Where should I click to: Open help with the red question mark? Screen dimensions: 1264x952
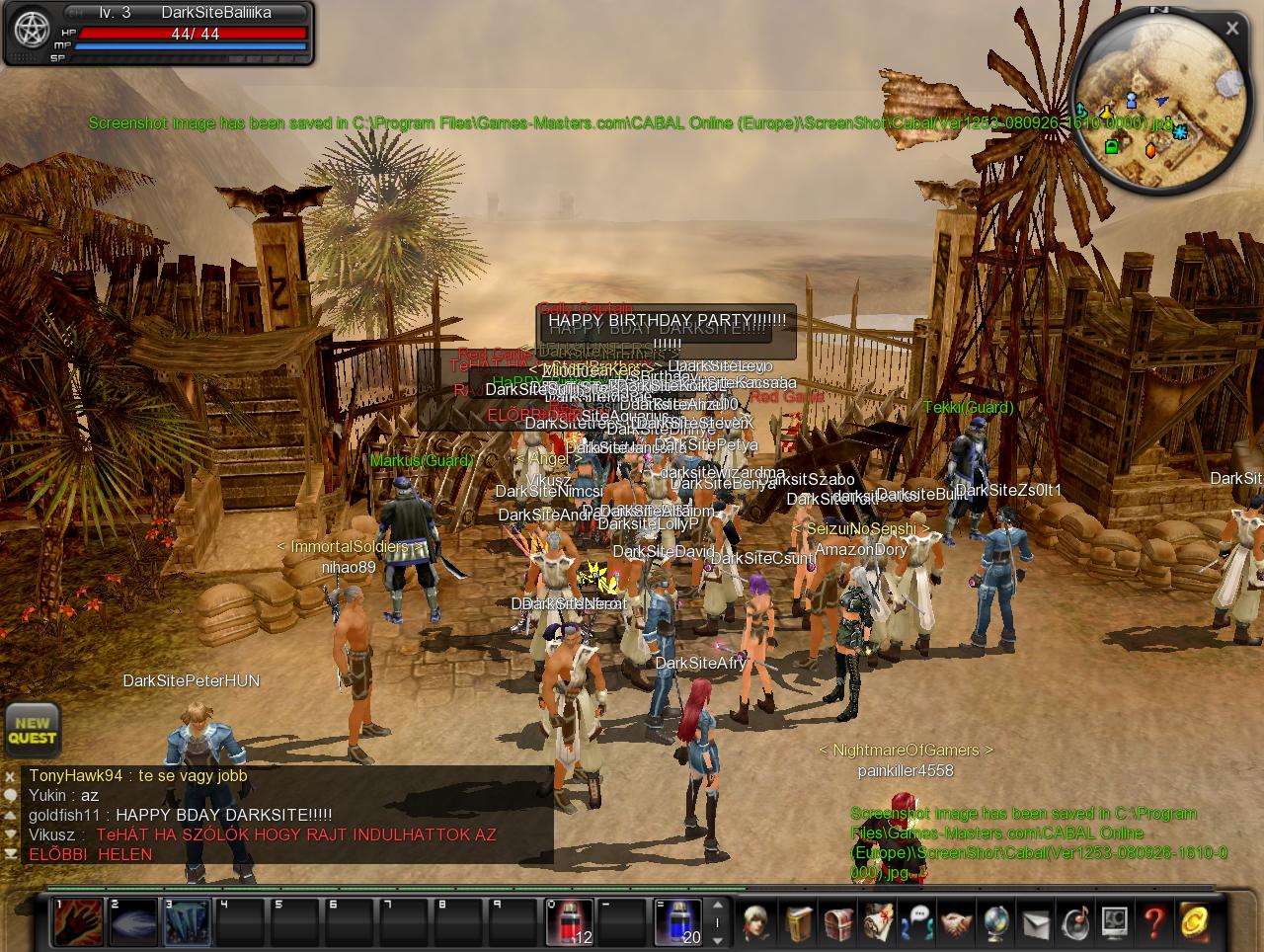[1154, 922]
